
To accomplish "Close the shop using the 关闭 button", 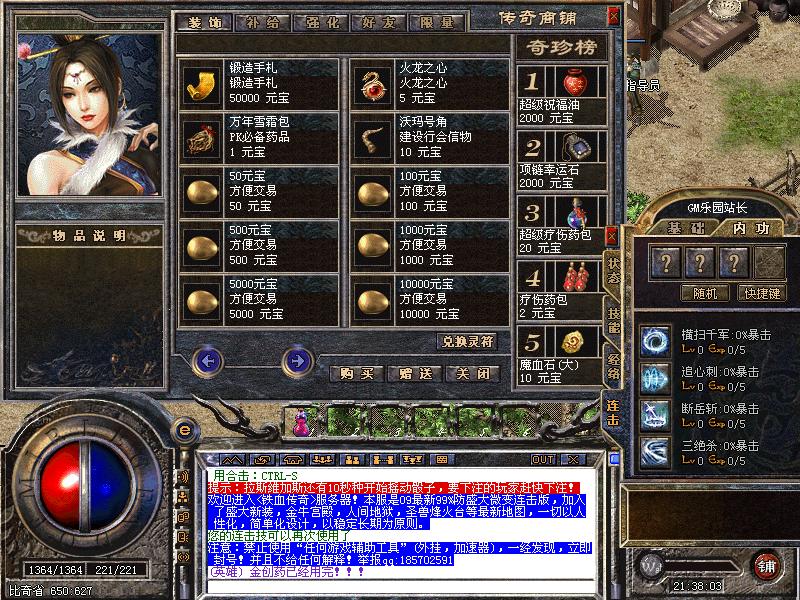I will tap(472, 374).
